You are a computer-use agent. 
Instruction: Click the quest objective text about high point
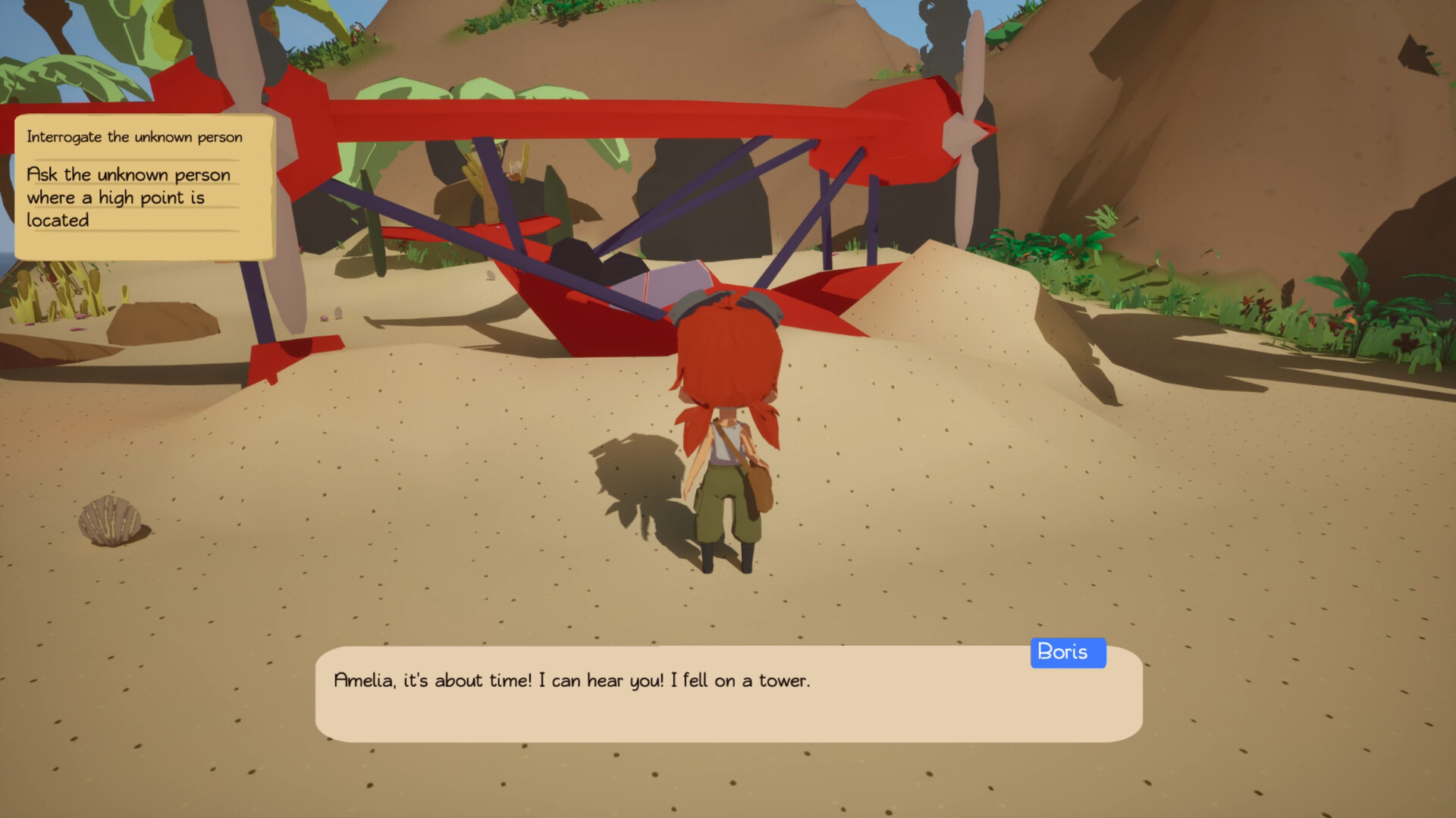pos(129,197)
